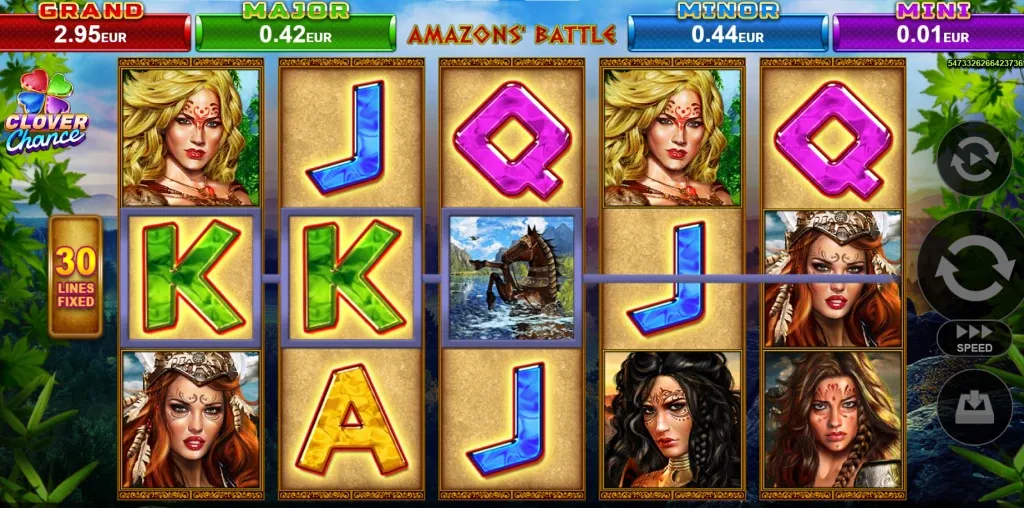1024x508 pixels.
Task: Click the 30 Lines Fixed panel
Action: 76,276
